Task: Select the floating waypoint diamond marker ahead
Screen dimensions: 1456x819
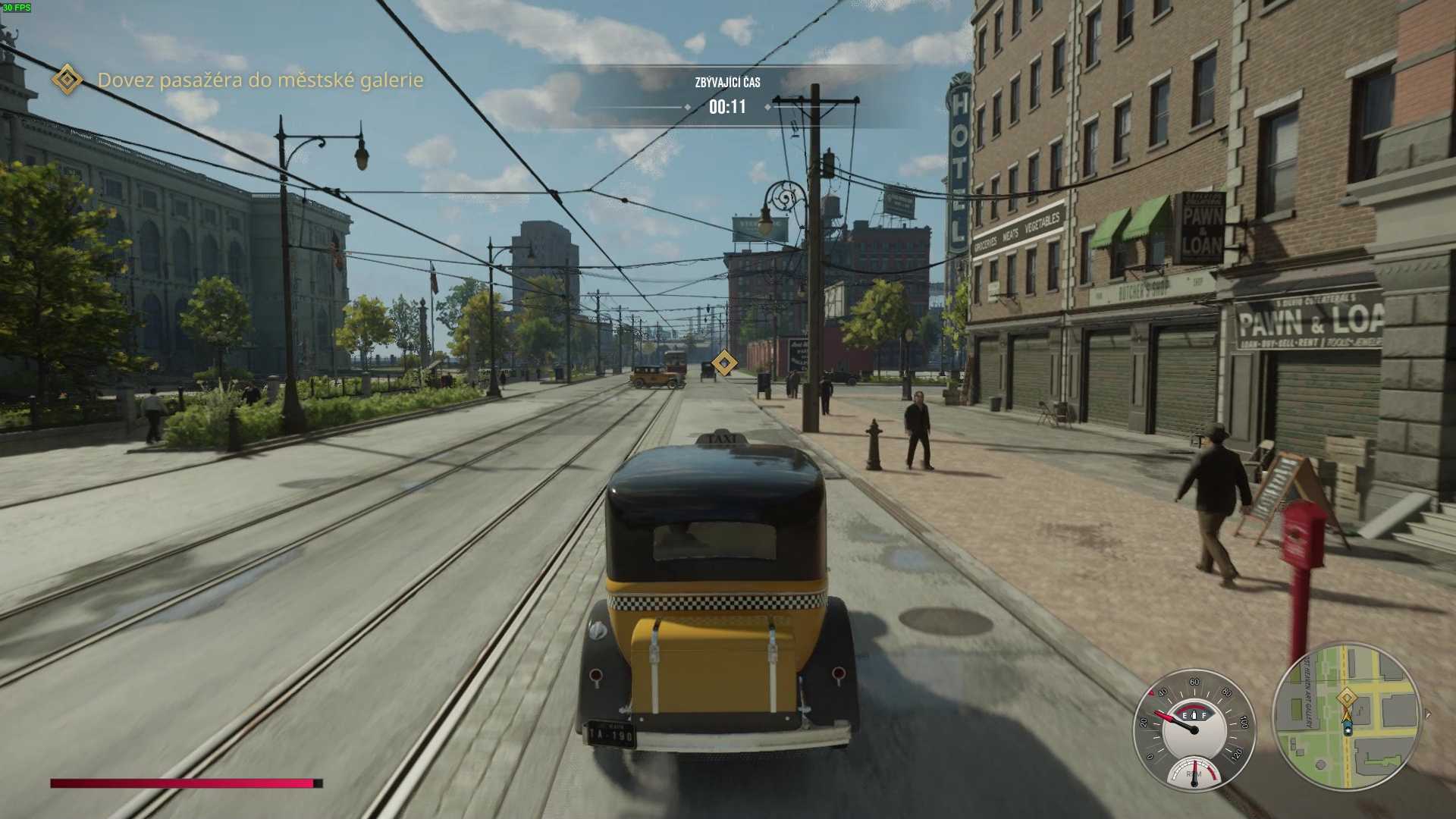Action: pos(724,363)
